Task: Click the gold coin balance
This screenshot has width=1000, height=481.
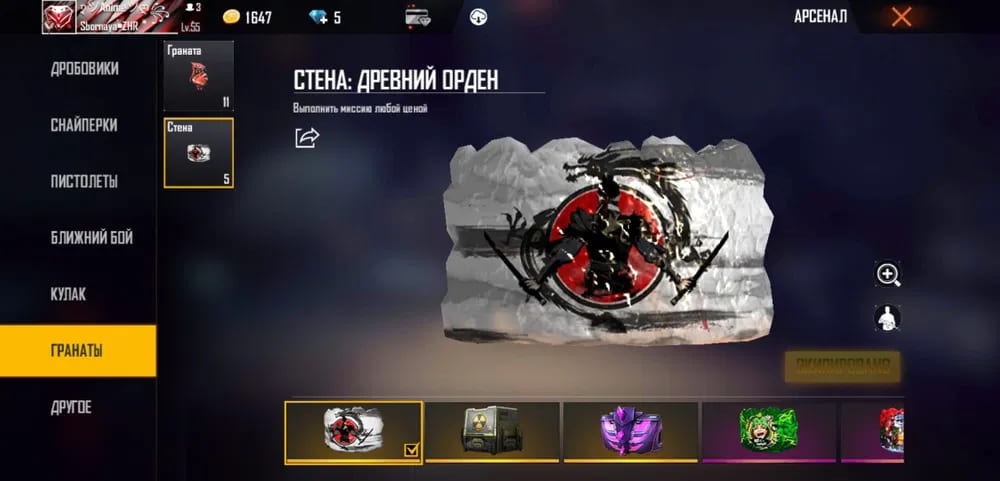Action: [x=246, y=17]
